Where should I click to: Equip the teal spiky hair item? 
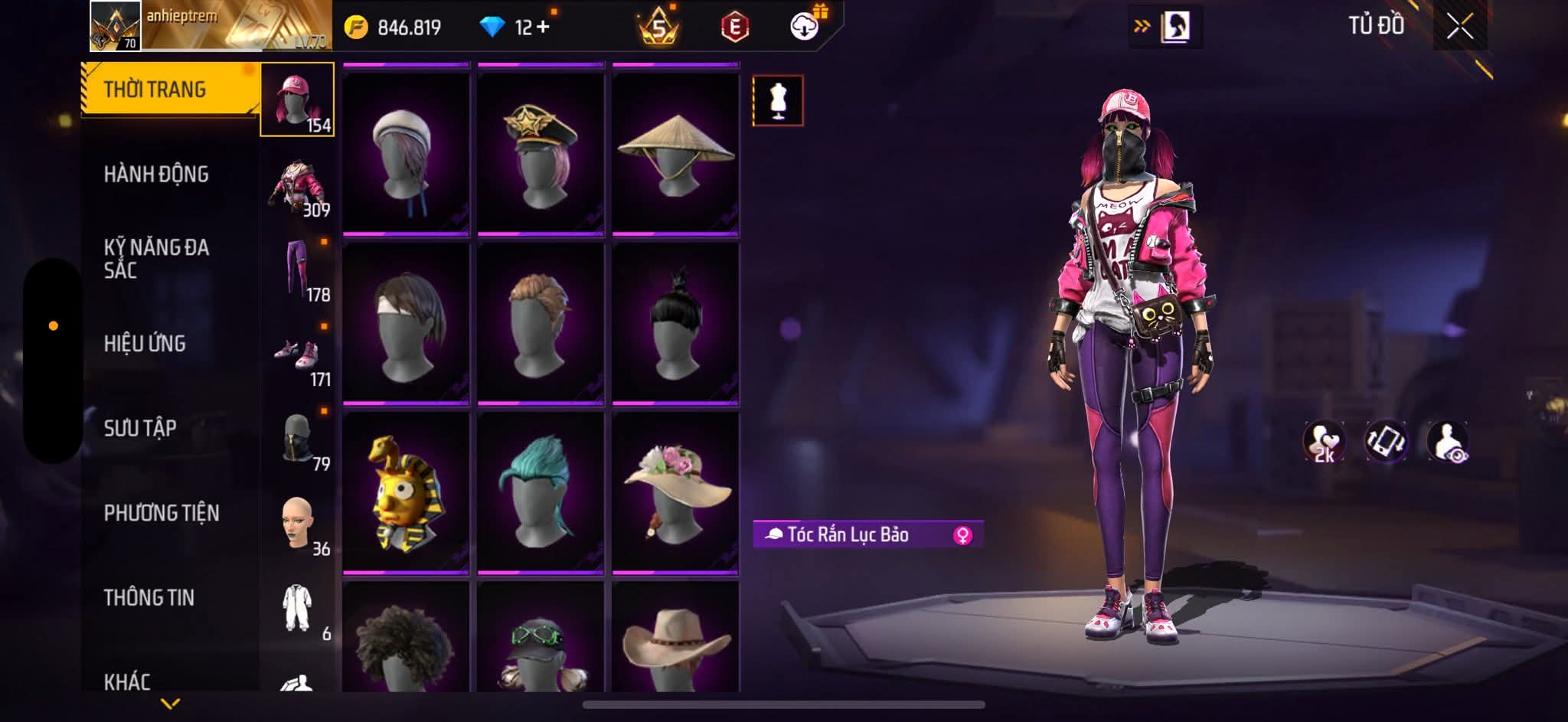point(541,492)
